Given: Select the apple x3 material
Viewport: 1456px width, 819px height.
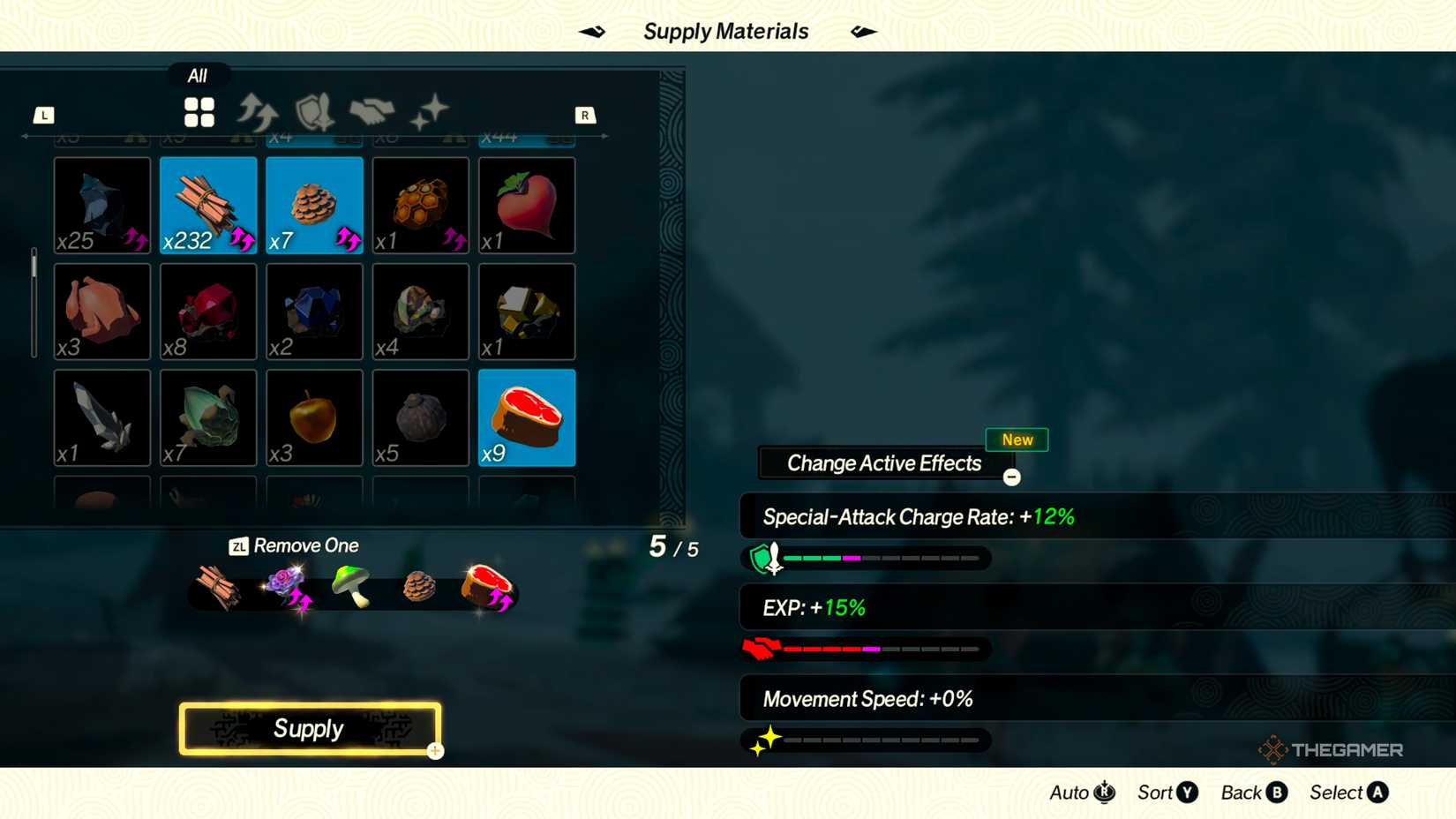Looking at the screenshot, I should click(313, 417).
